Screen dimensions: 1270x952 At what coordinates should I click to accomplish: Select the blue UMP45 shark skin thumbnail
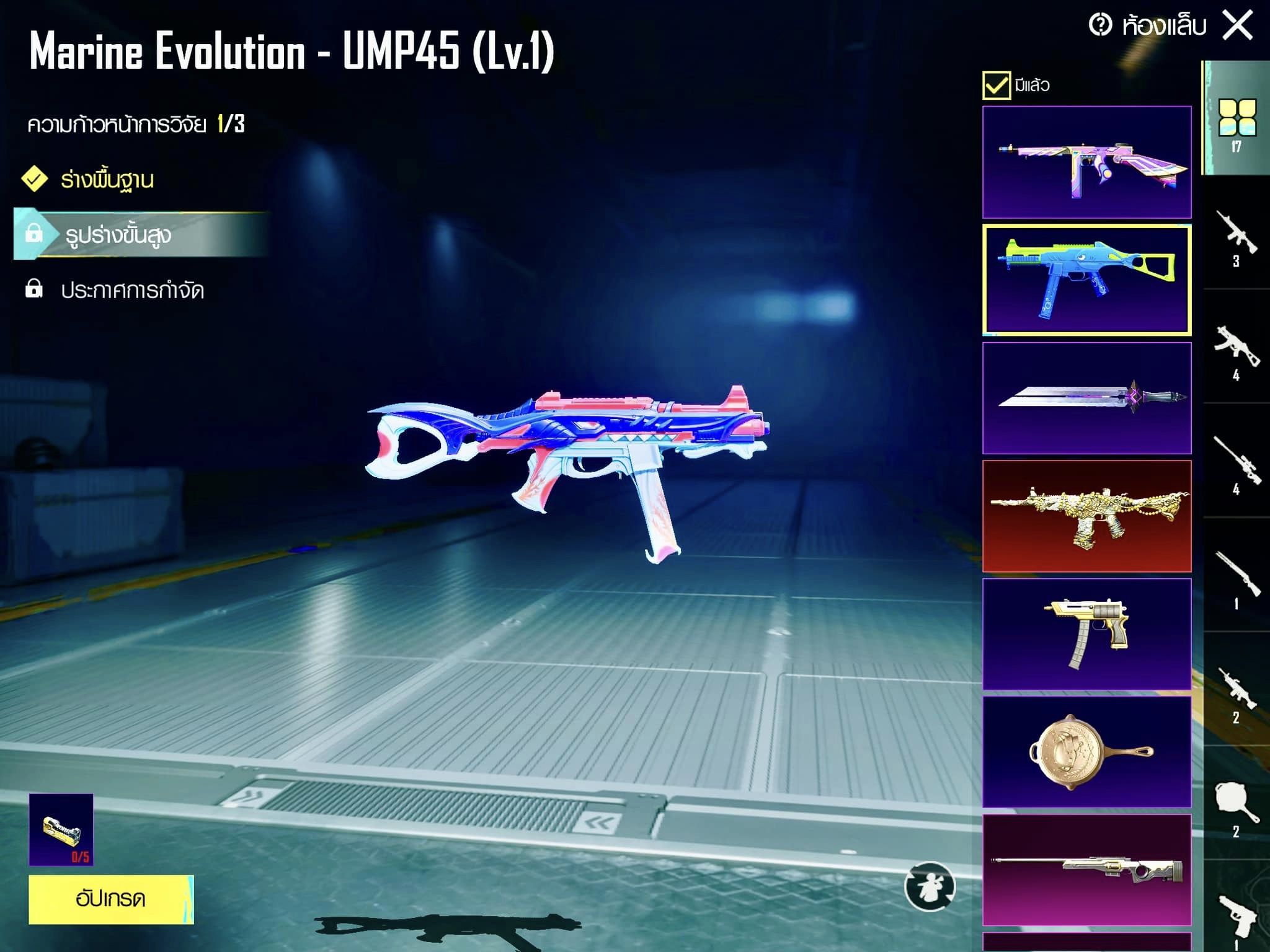point(1086,280)
